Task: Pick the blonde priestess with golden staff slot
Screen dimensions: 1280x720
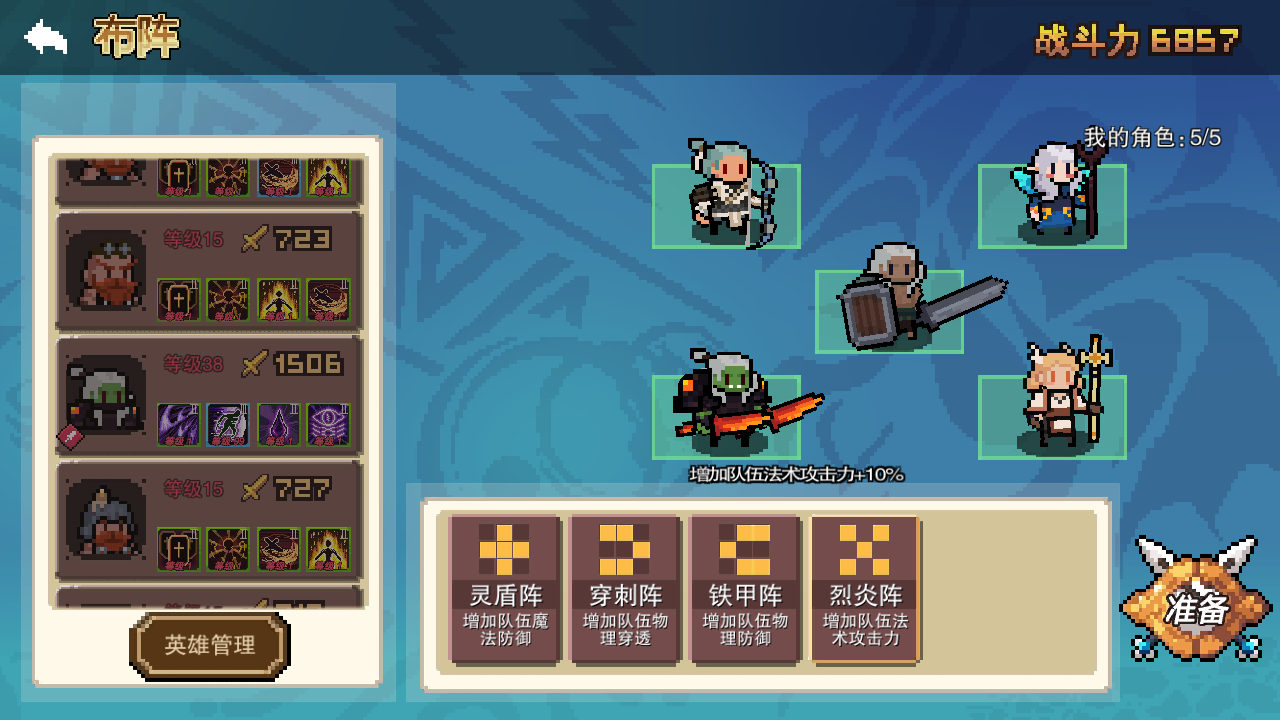Action: coord(1052,416)
